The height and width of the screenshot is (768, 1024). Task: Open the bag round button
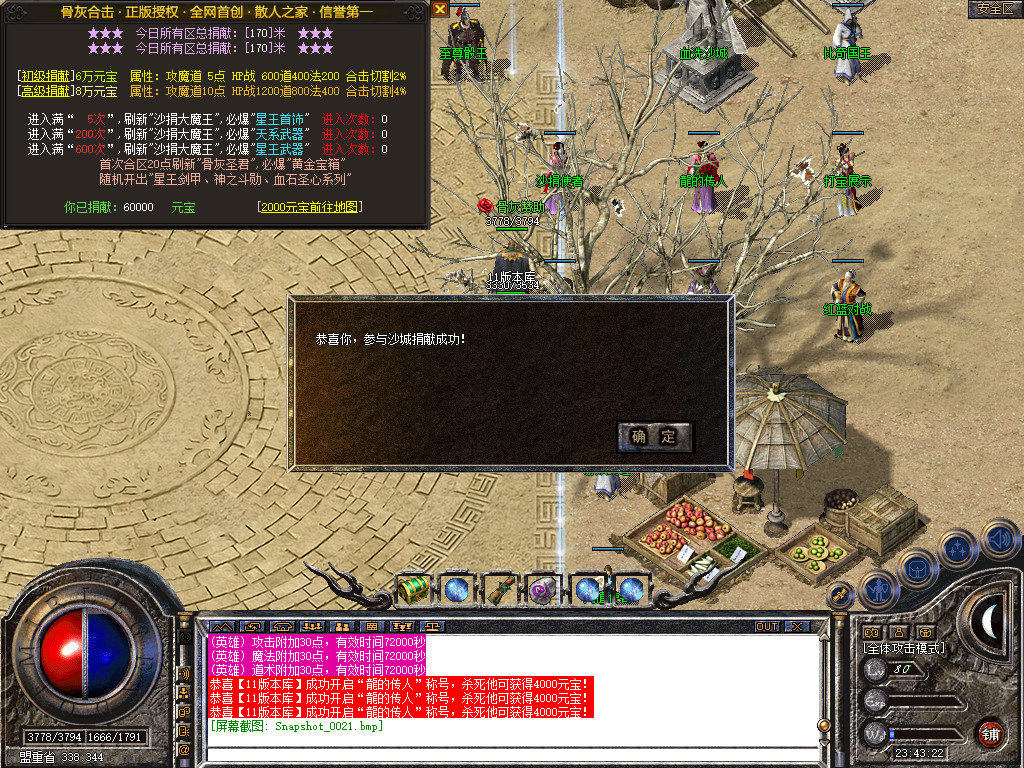click(915, 568)
